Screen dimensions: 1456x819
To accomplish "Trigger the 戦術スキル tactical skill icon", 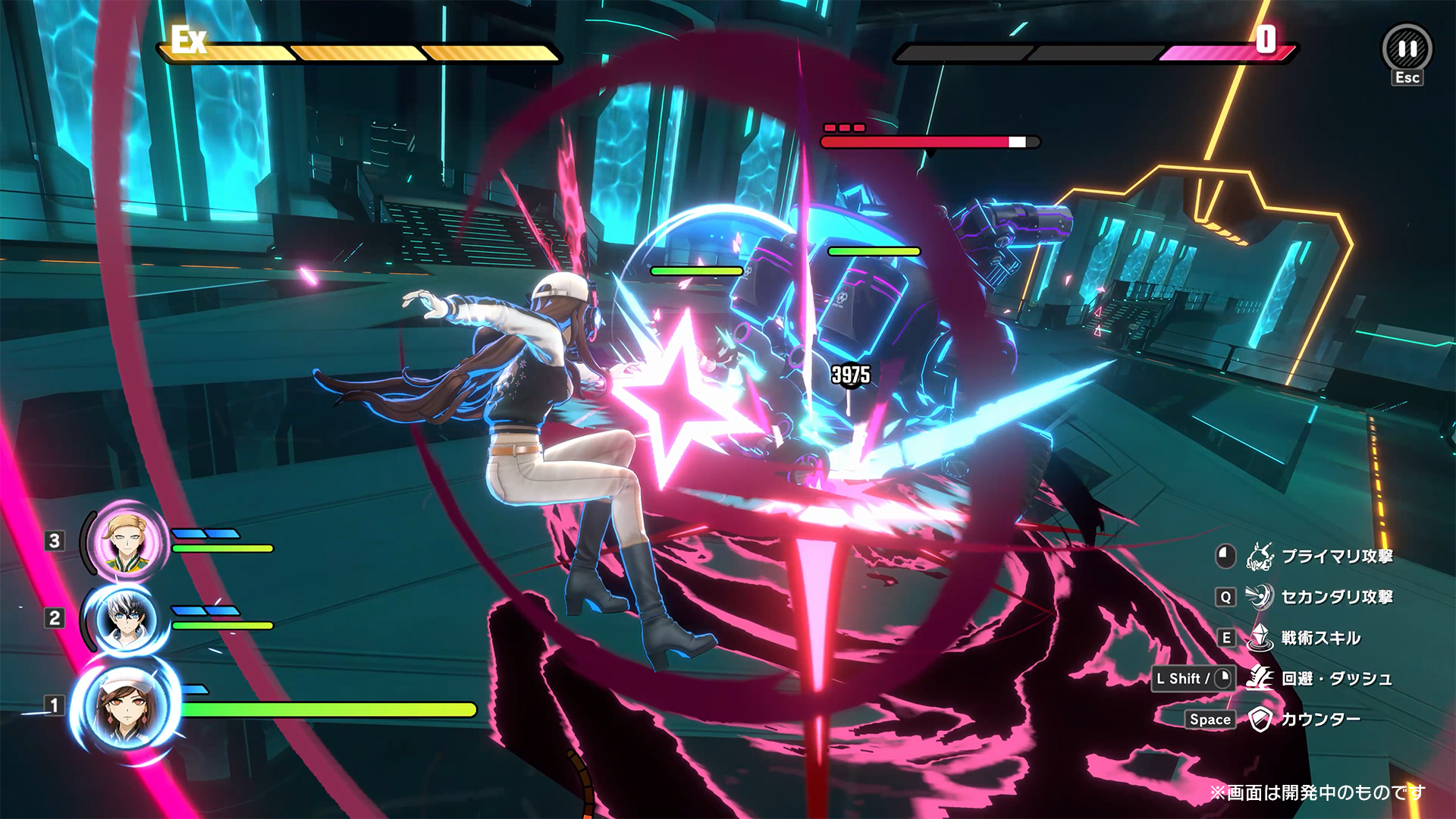I will click(1260, 638).
